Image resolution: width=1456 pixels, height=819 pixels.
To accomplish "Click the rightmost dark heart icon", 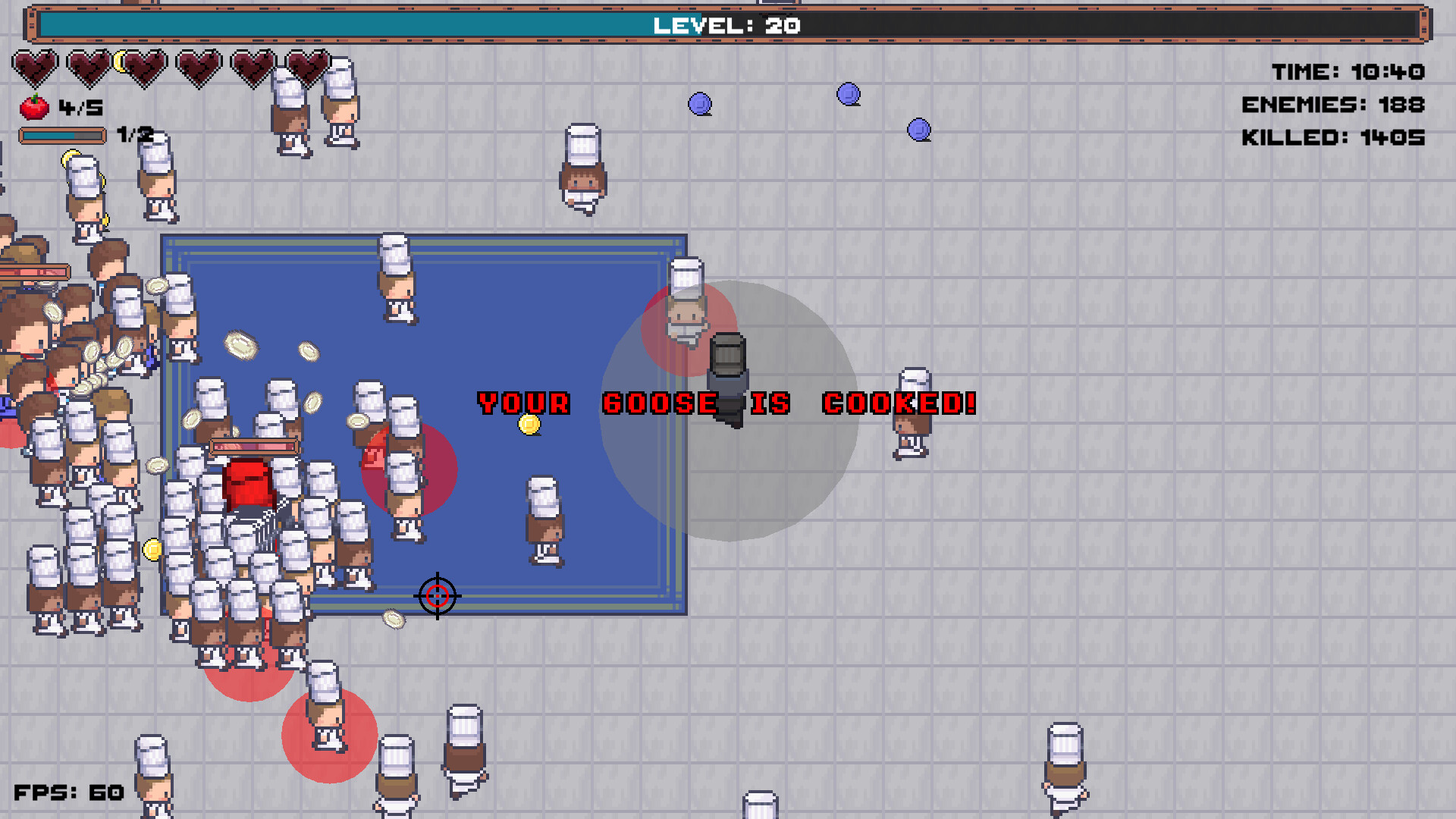I will coord(309,66).
